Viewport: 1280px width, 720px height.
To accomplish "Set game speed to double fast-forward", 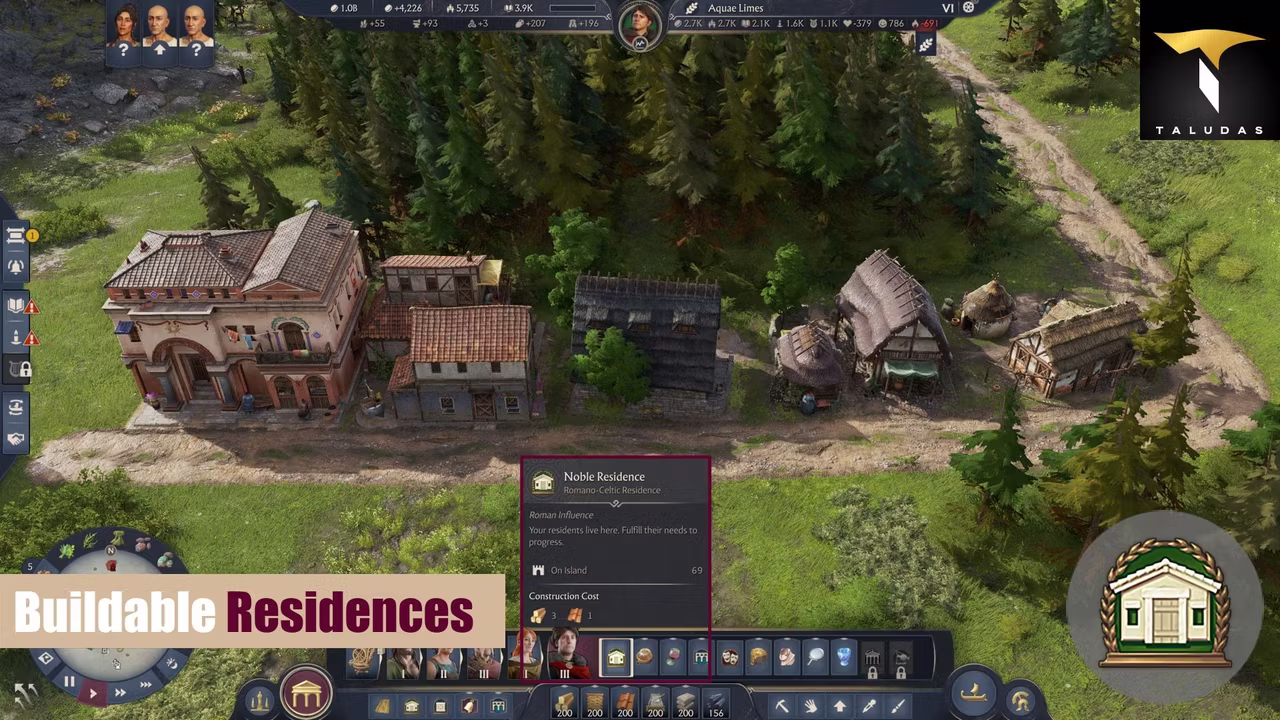I will click(x=119, y=692).
